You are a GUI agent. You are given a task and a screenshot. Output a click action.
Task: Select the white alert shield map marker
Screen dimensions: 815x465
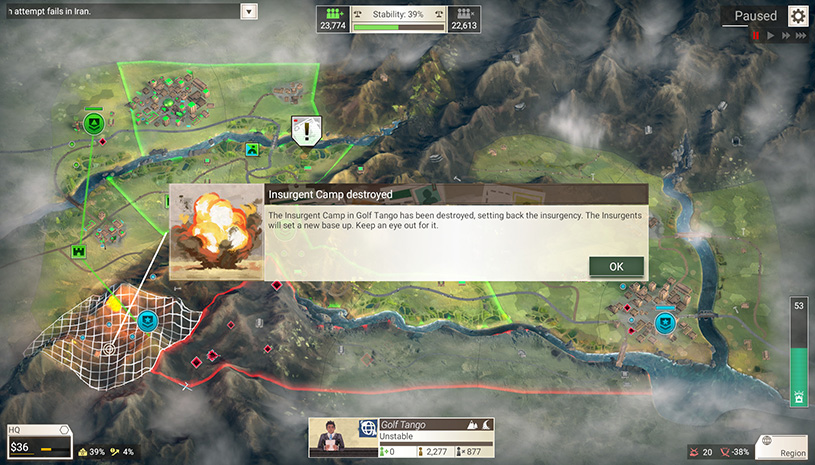(305, 129)
